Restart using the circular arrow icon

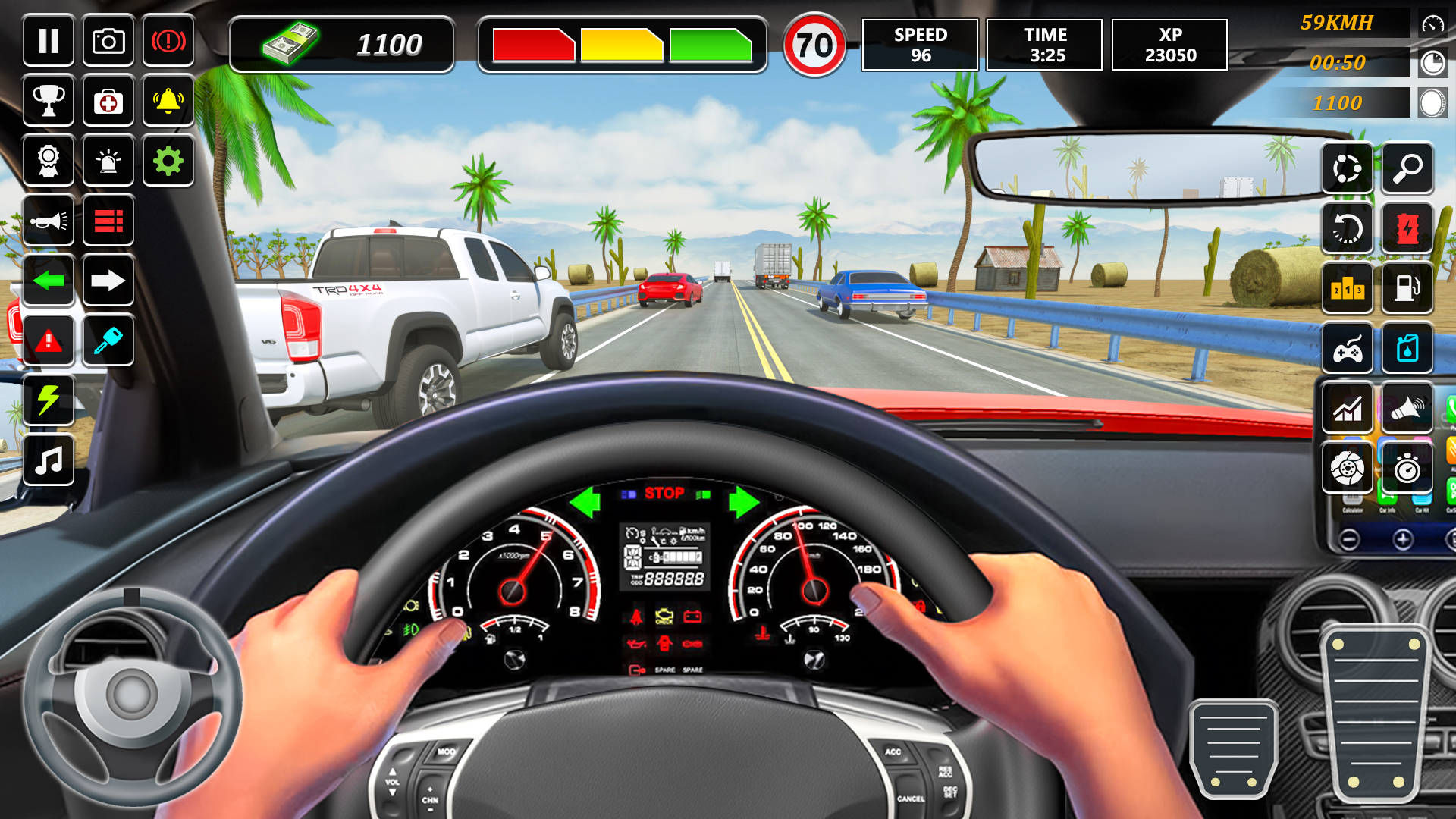[x=1348, y=227]
